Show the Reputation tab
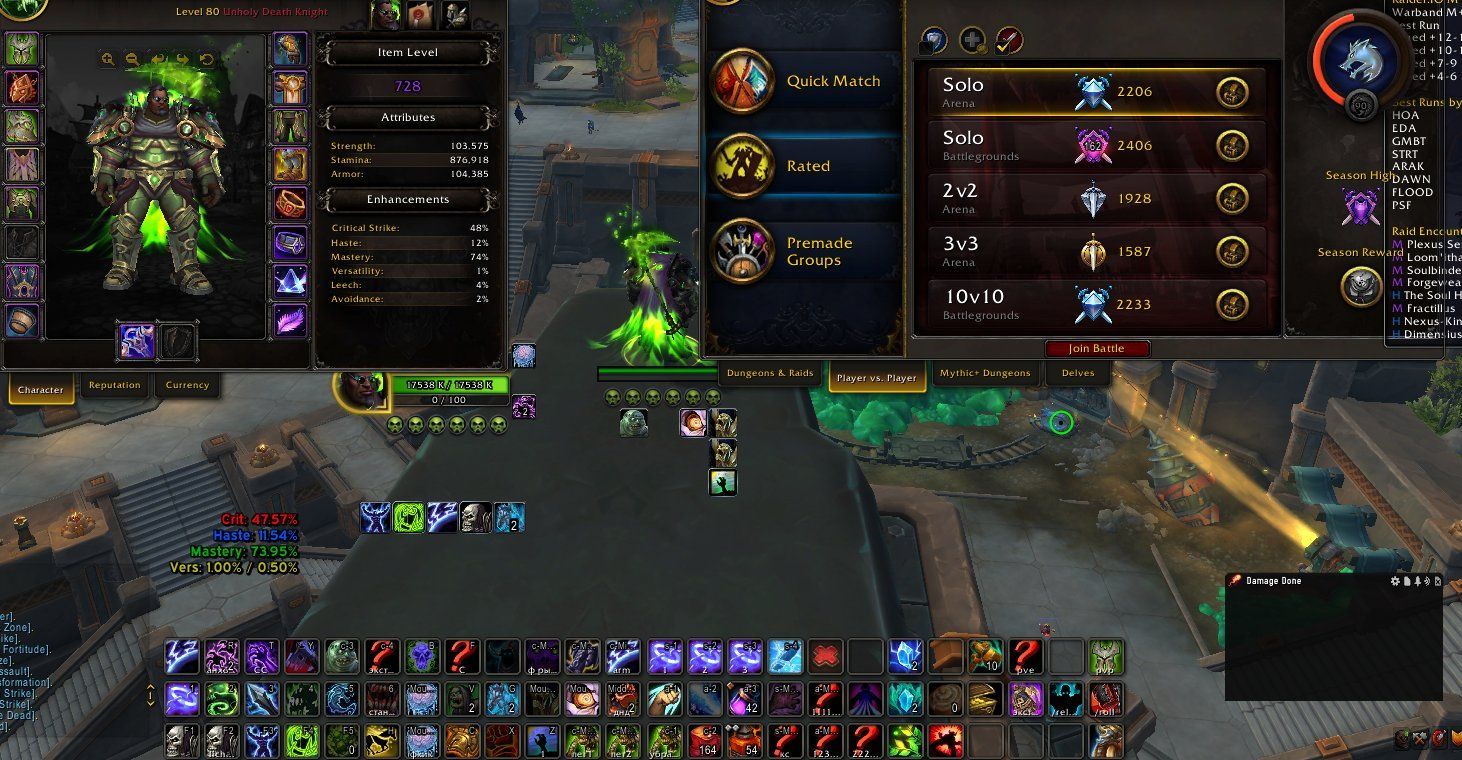 click(x=114, y=386)
